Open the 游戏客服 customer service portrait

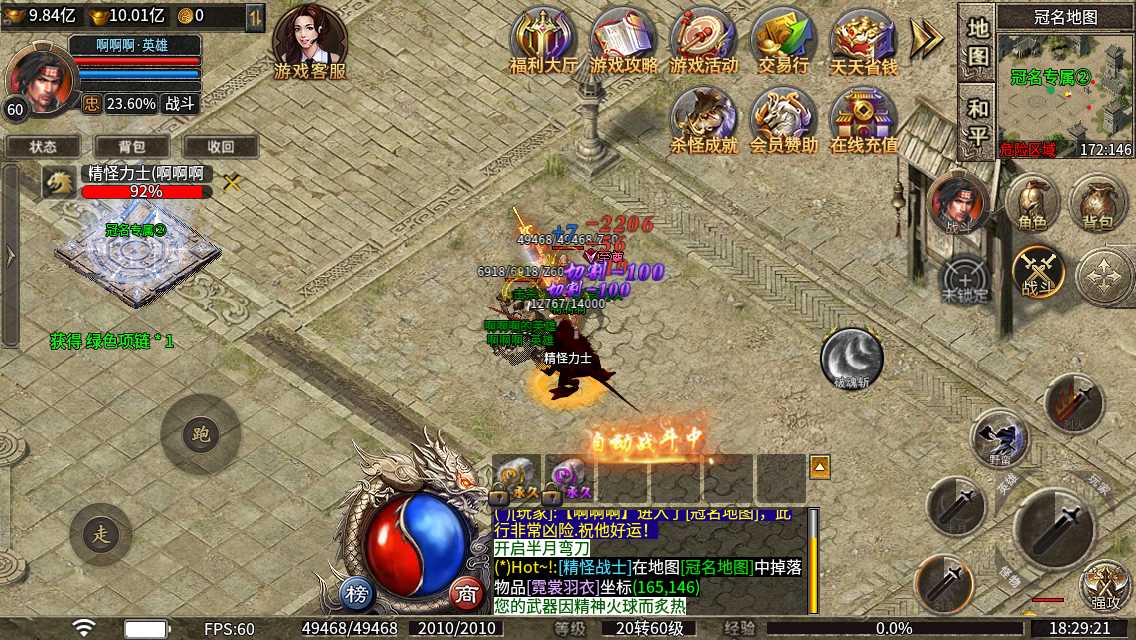click(x=309, y=42)
